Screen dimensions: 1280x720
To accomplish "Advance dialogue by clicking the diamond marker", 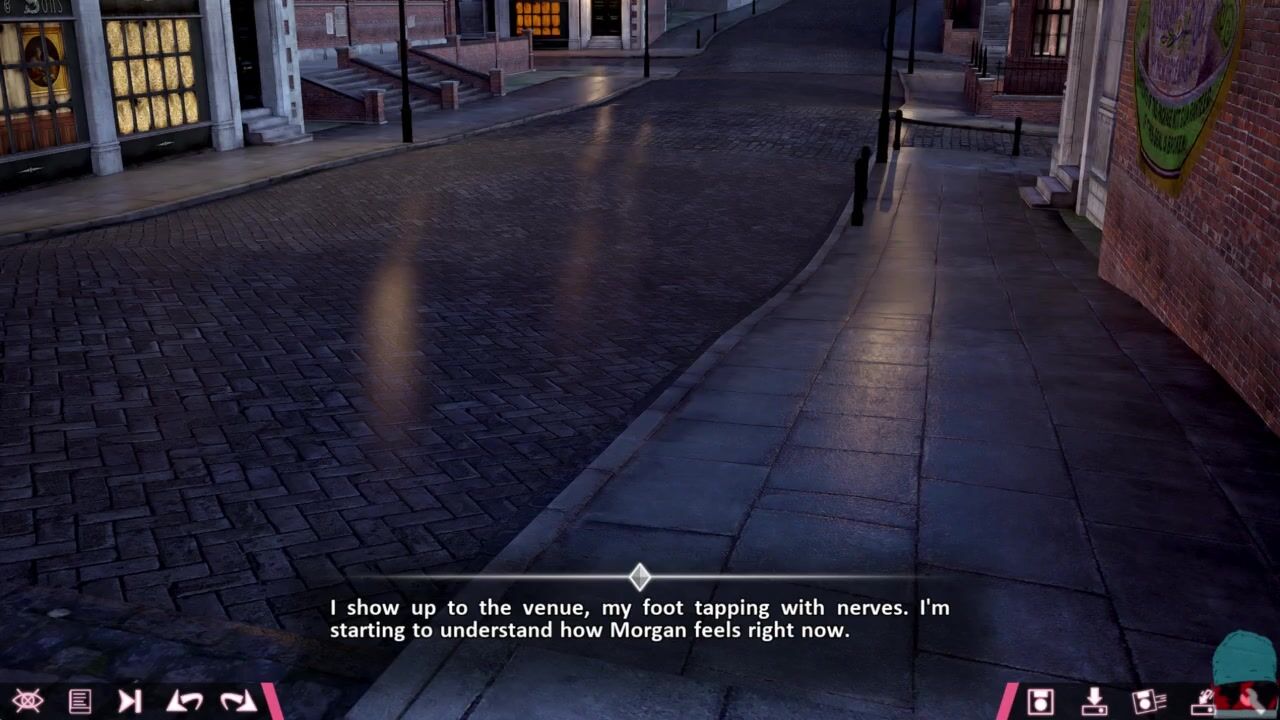I will coord(640,577).
